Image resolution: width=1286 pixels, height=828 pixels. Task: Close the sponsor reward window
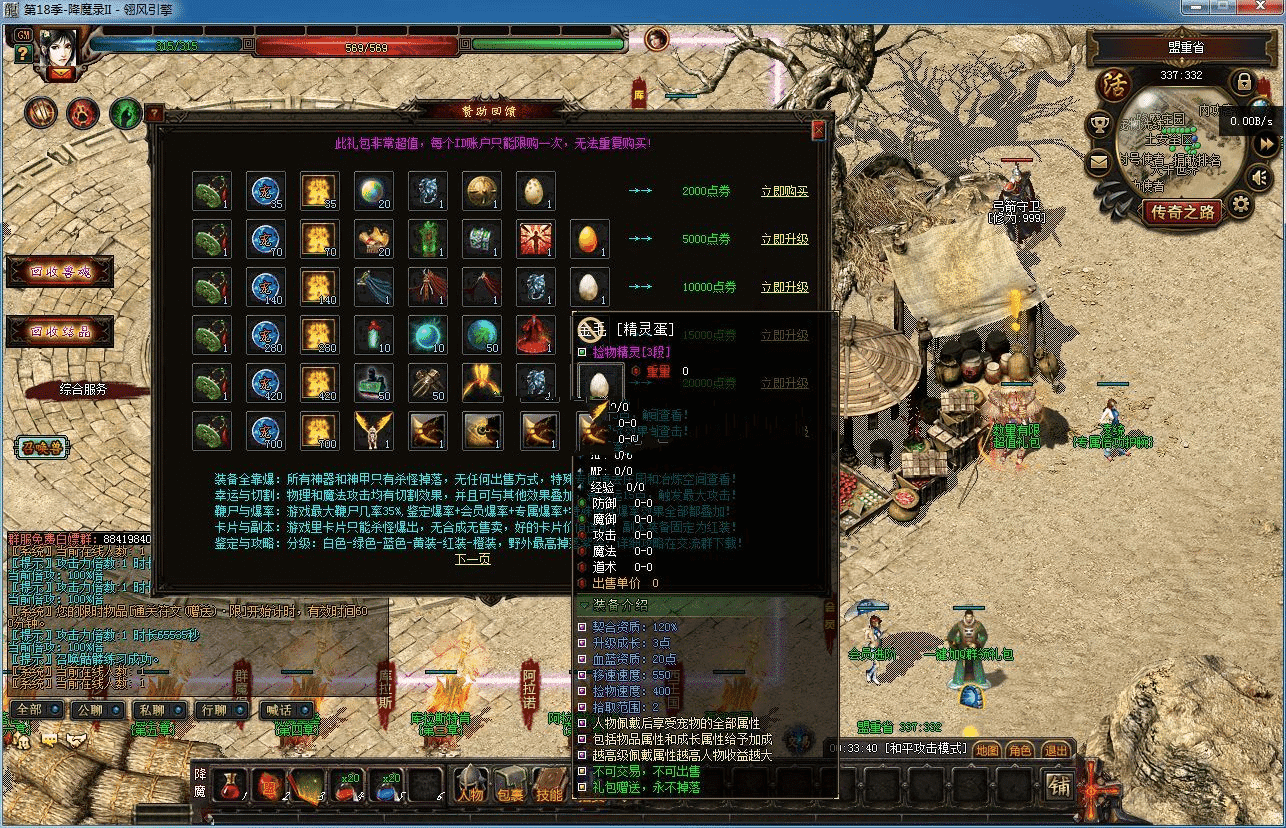[818, 130]
